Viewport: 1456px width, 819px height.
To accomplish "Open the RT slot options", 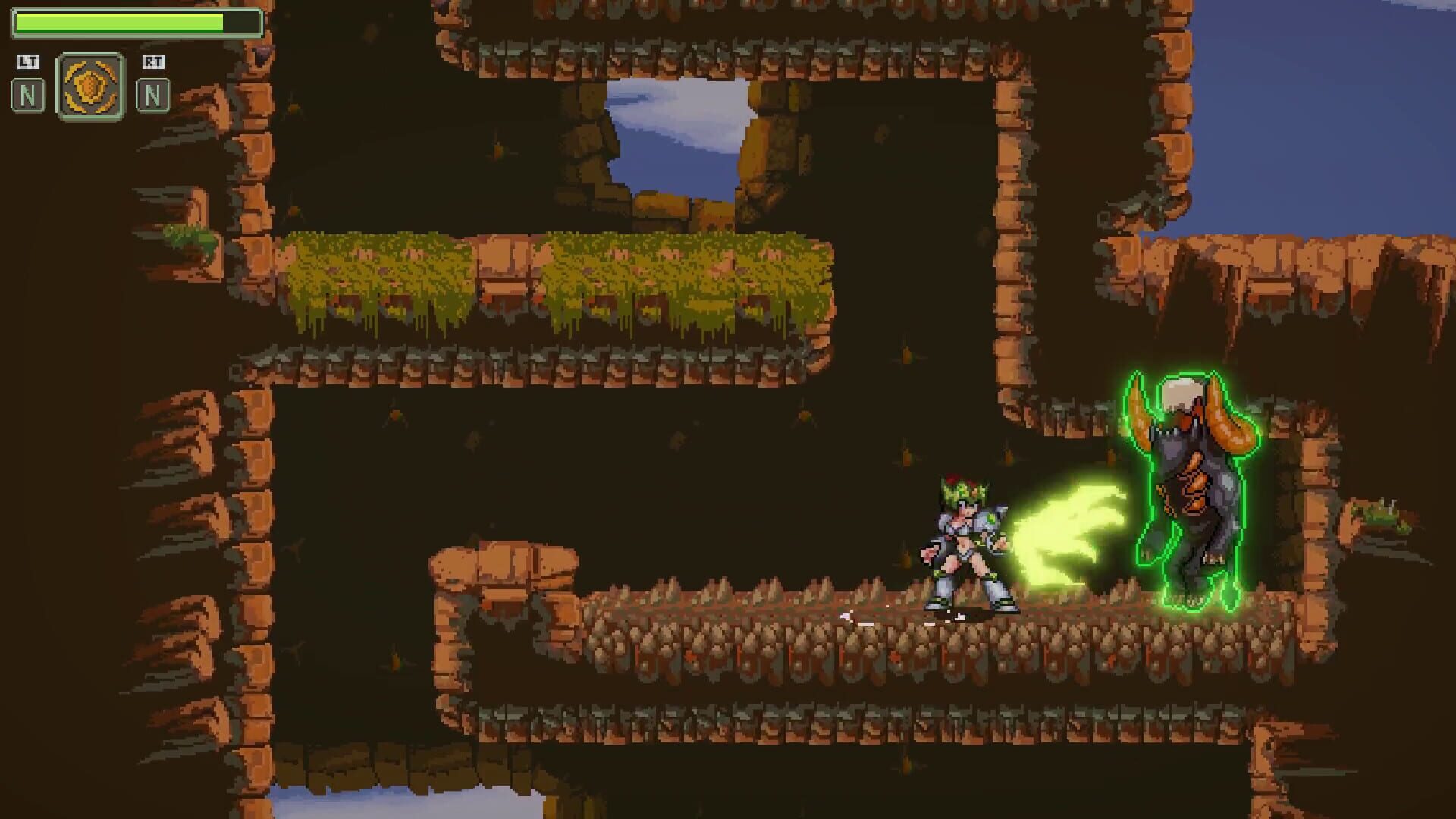I will [153, 83].
